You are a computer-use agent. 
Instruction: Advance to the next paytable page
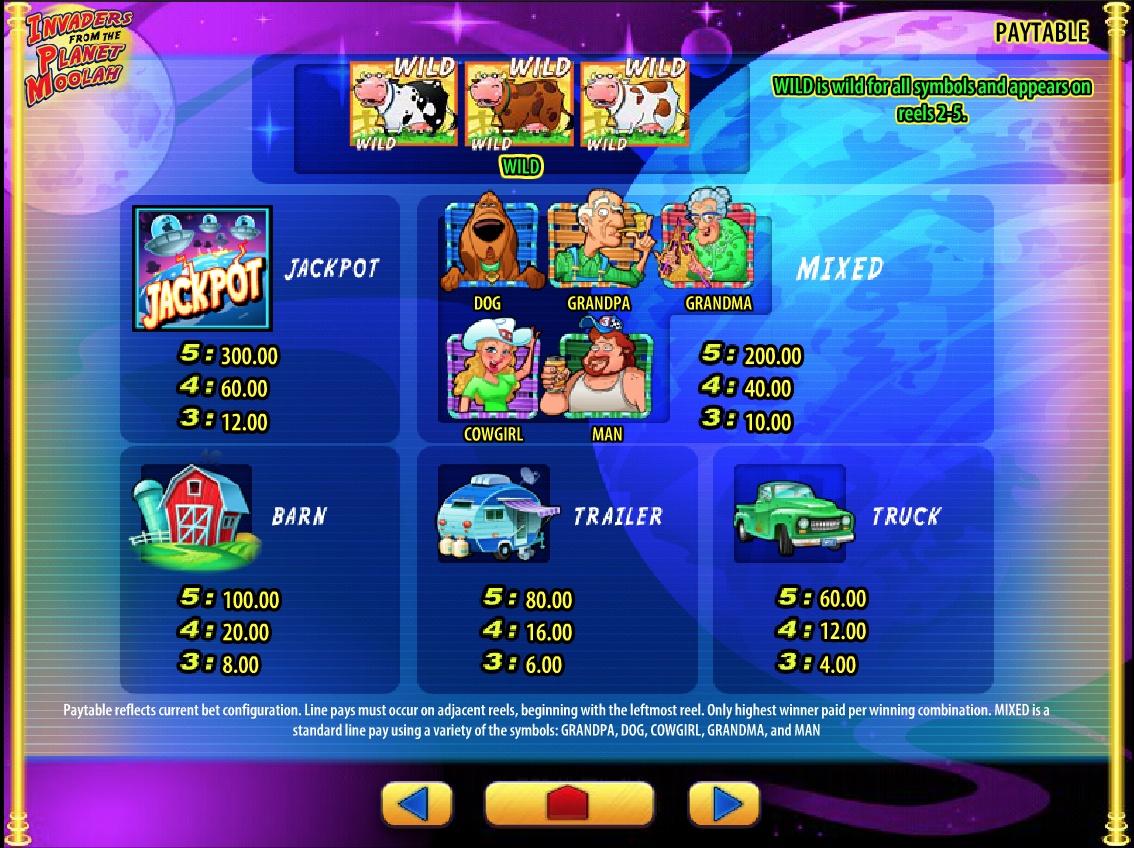click(x=724, y=803)
